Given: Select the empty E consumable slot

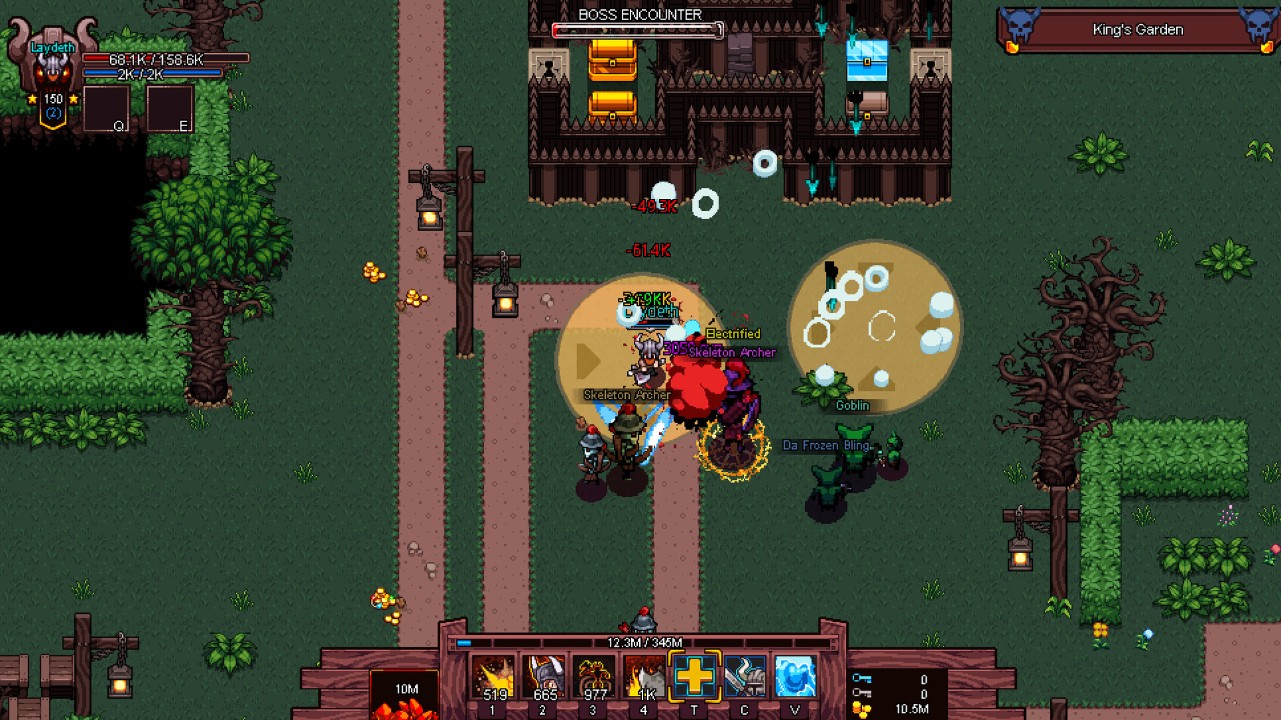Looking at the screenshot, I should (x=170, y=109).
